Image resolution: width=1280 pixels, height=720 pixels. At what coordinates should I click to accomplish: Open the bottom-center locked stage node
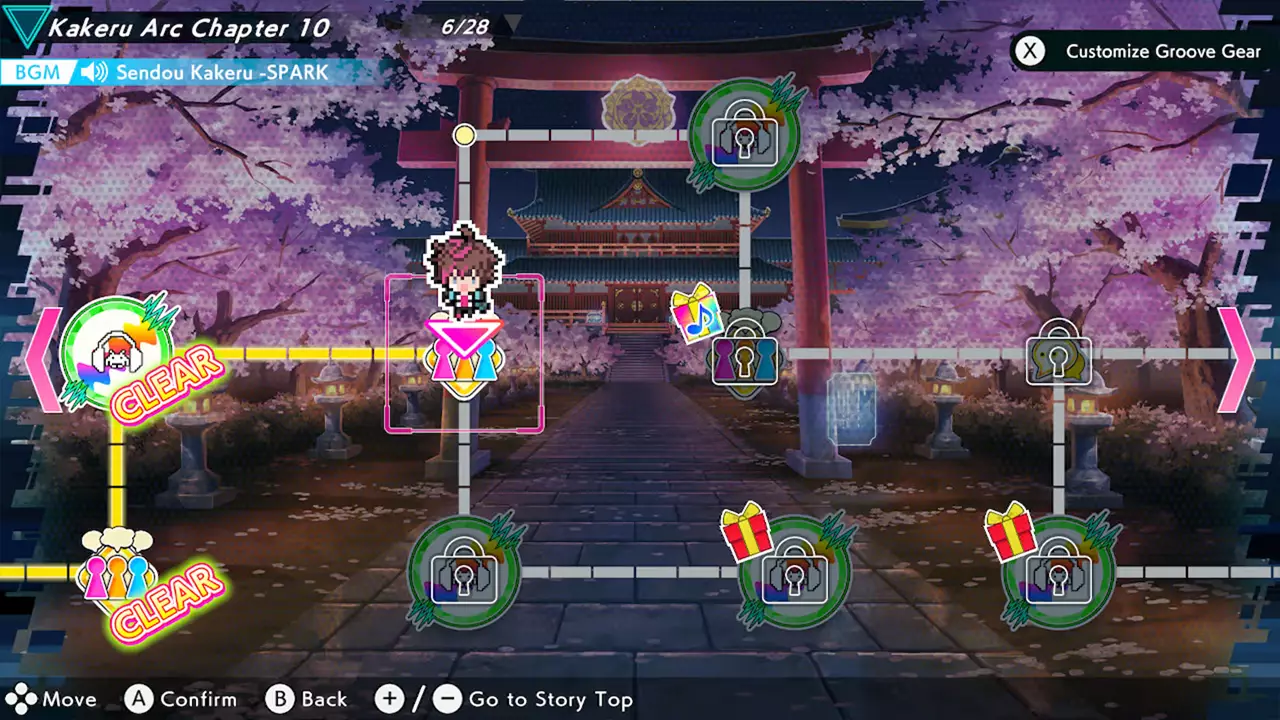463,575
